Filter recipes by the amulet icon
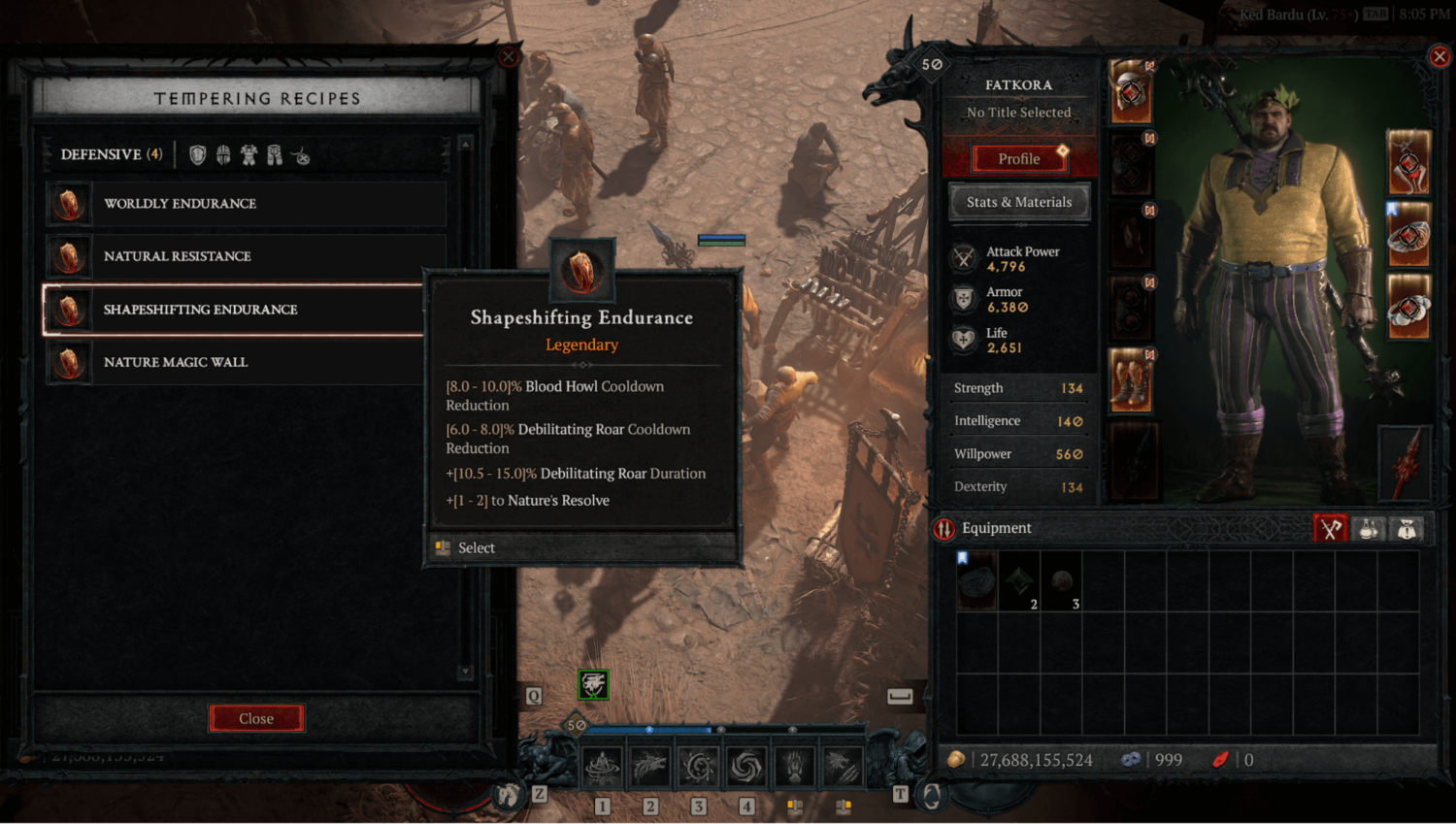1456x824 pixels. (302, 153)
